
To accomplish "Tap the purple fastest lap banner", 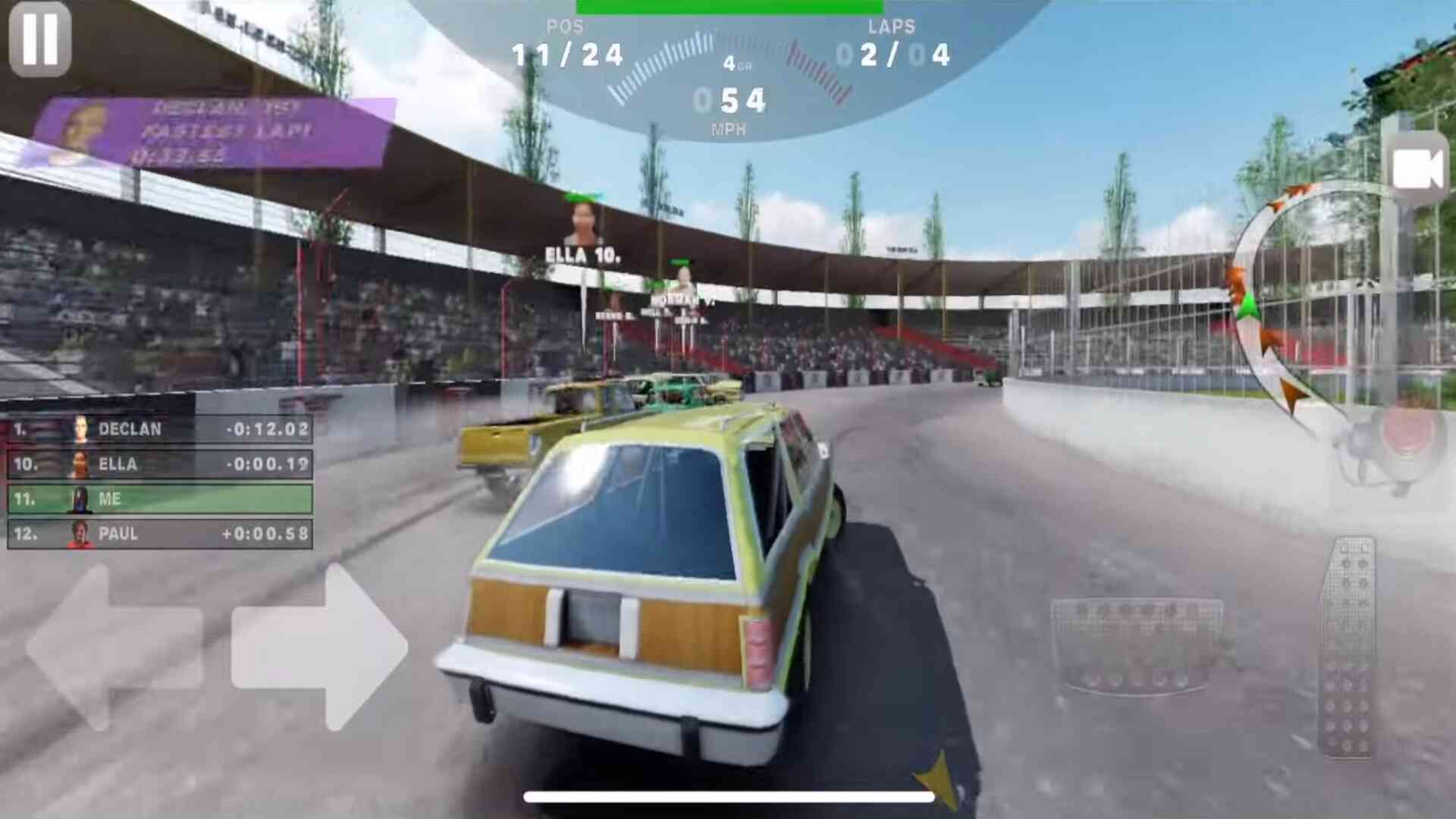I will coord(212,133).
